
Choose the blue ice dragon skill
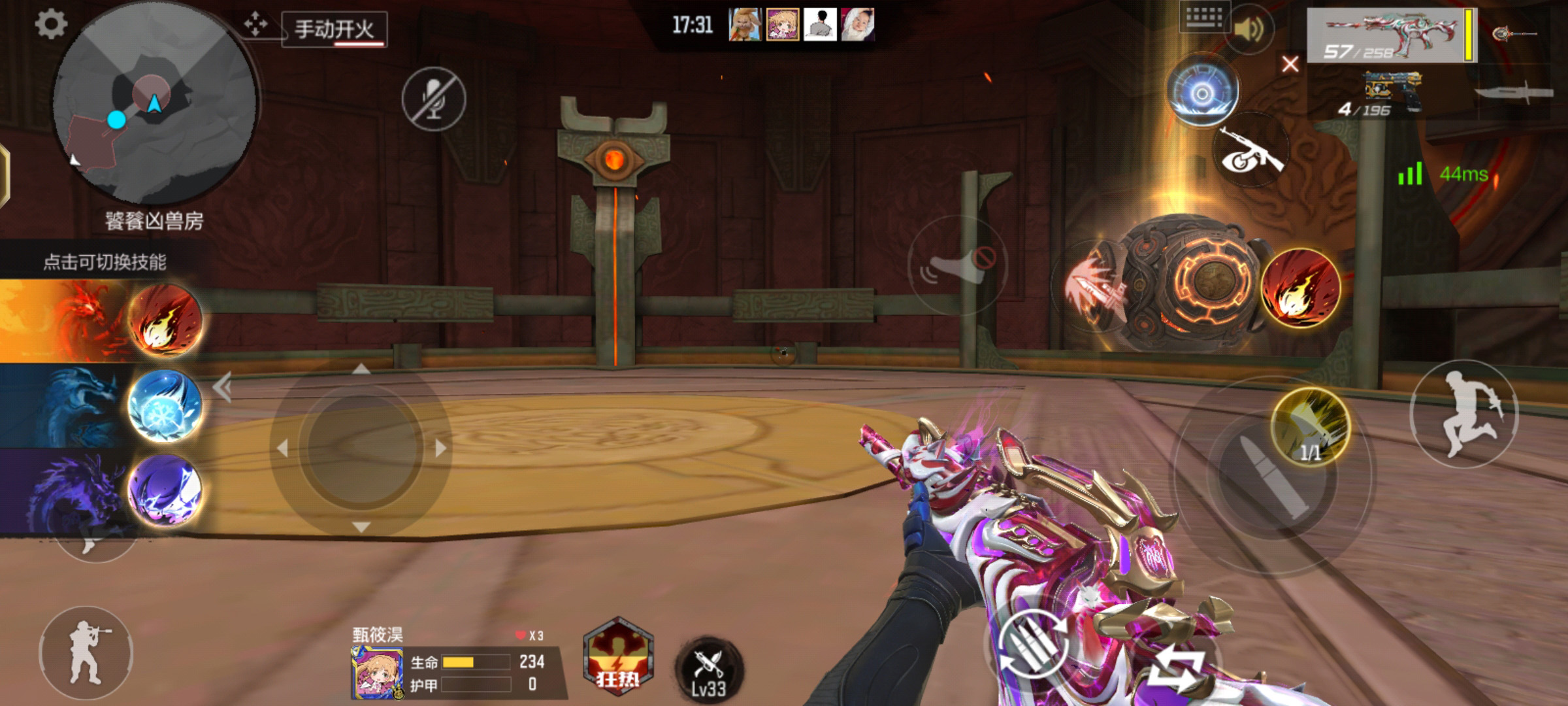click(x=165, y=406)
